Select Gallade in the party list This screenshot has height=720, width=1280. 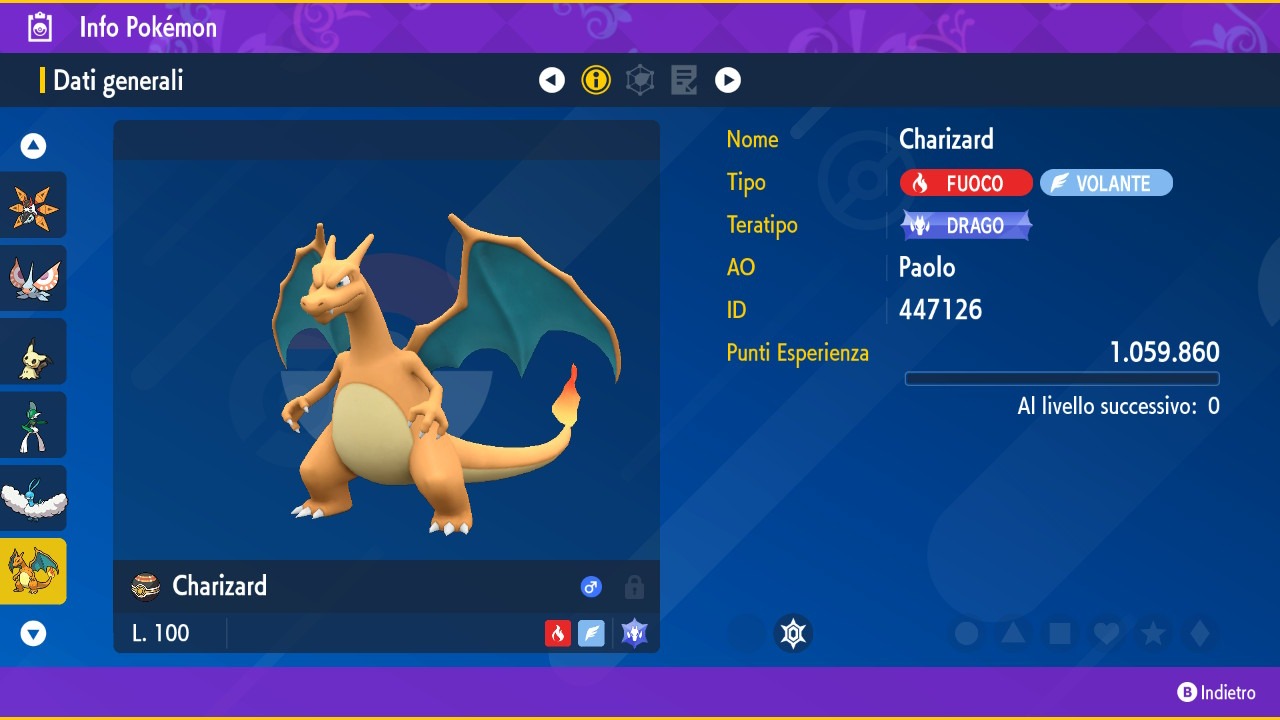pos(34,425)
